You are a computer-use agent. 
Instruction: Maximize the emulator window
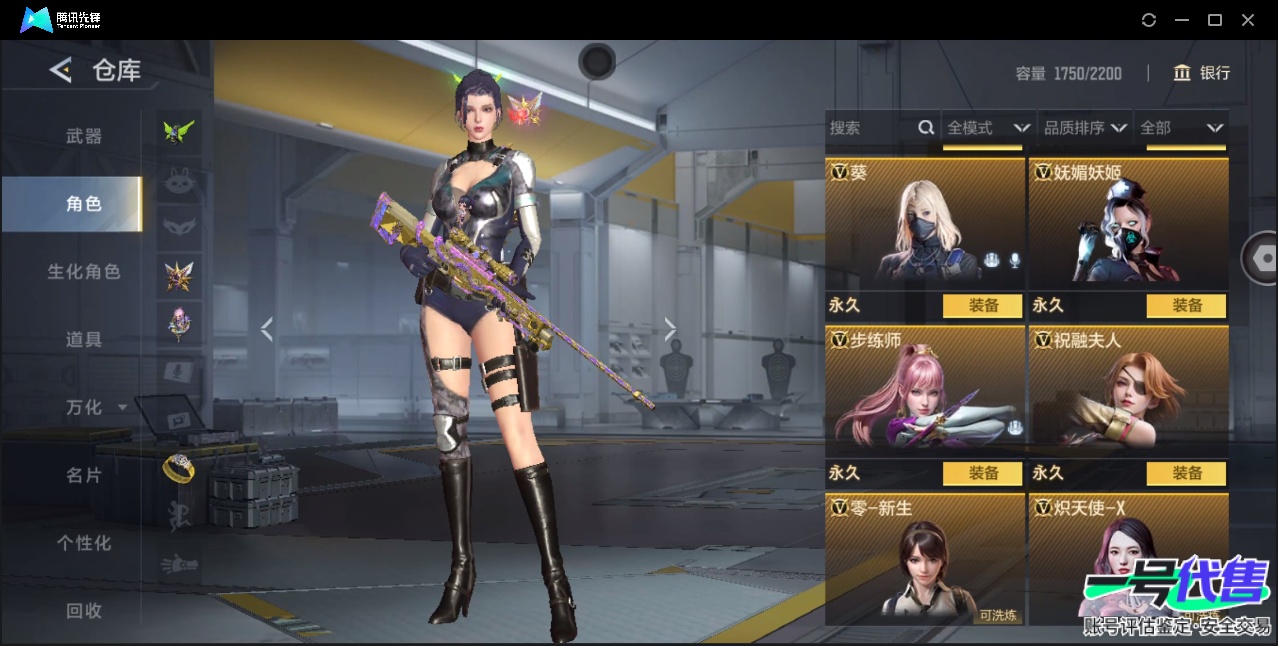1215,20
